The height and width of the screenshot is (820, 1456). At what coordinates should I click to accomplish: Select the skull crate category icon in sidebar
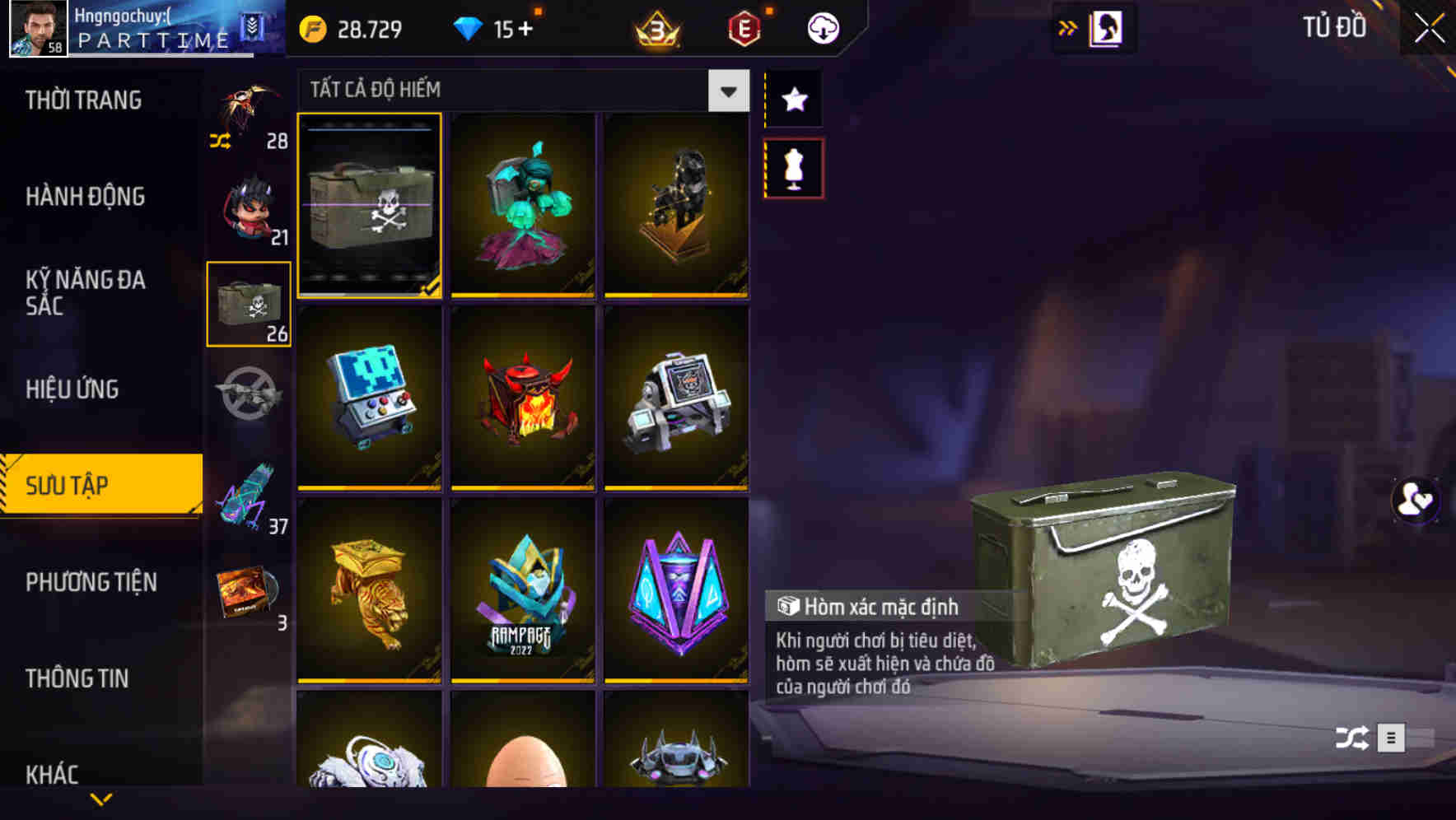pyautogui.click(x=250, y=303)
